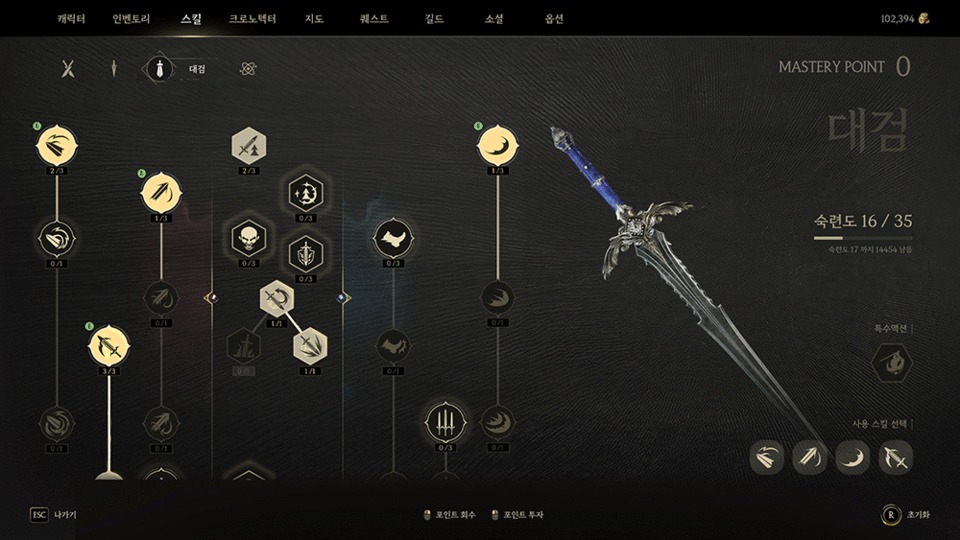This screenshot has width=960, height=540.
Task: Switch to the crossed swords weapon tab
Action: click(68, 69)
